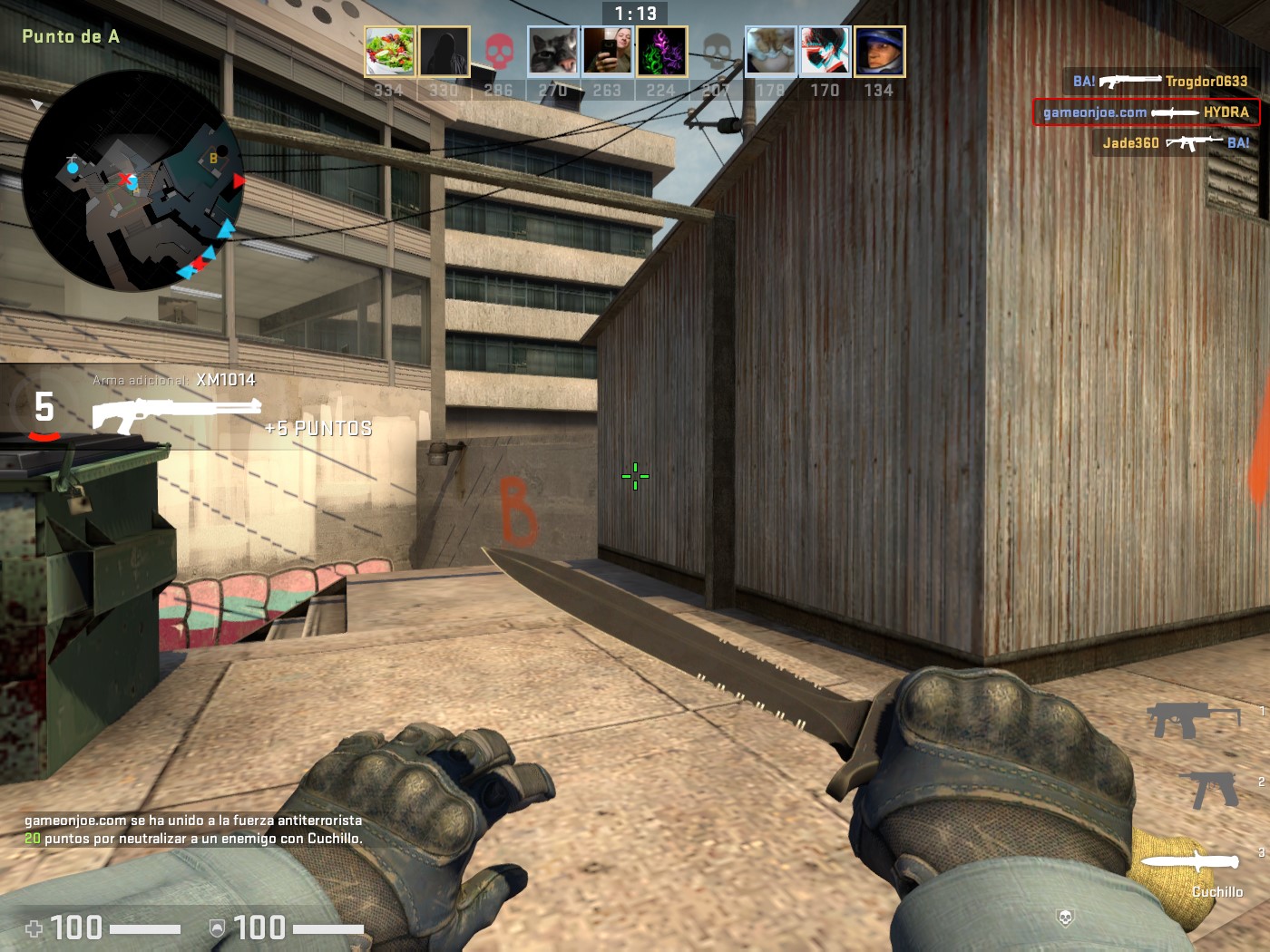The height and width of the screenshot is (952, 1270).
Task: Select the salad avatar player
Action: pos(390,51)
